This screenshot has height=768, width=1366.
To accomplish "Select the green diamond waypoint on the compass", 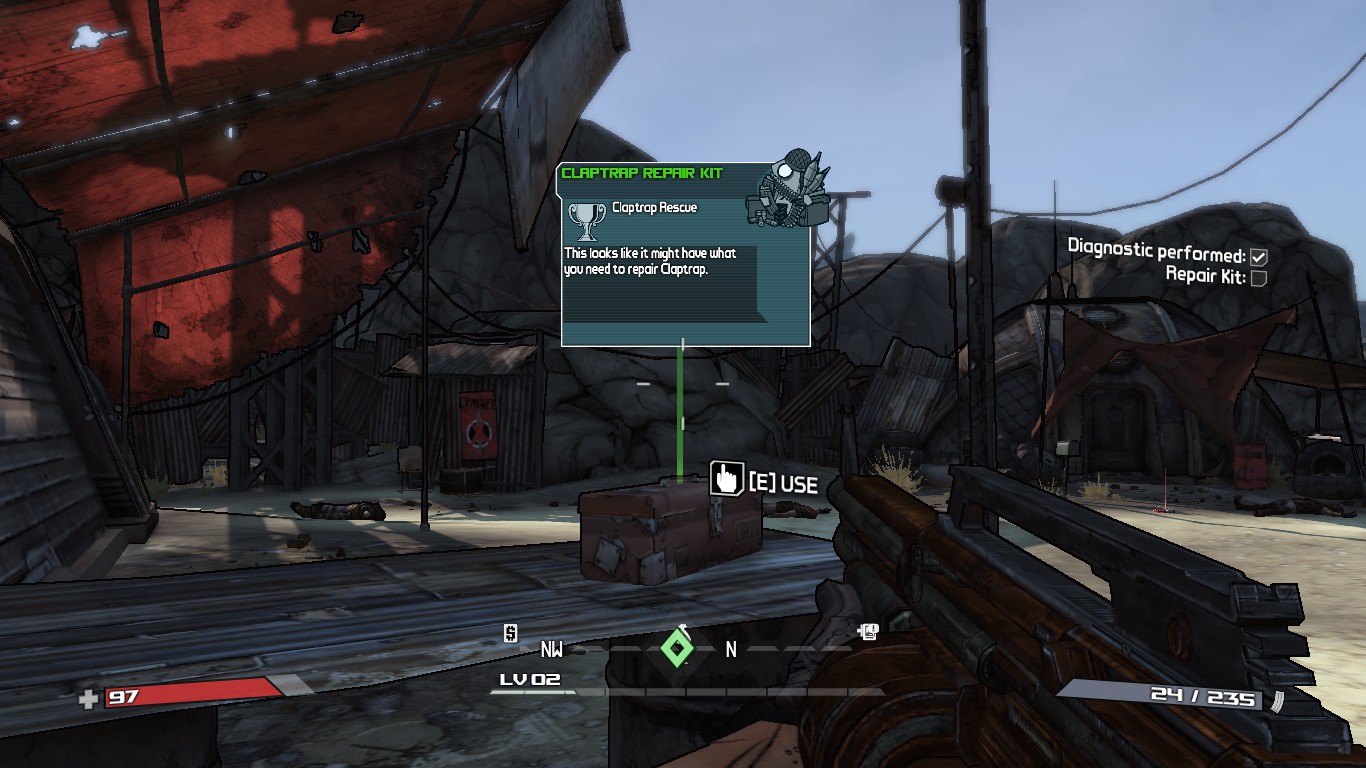I will (677, 649).
